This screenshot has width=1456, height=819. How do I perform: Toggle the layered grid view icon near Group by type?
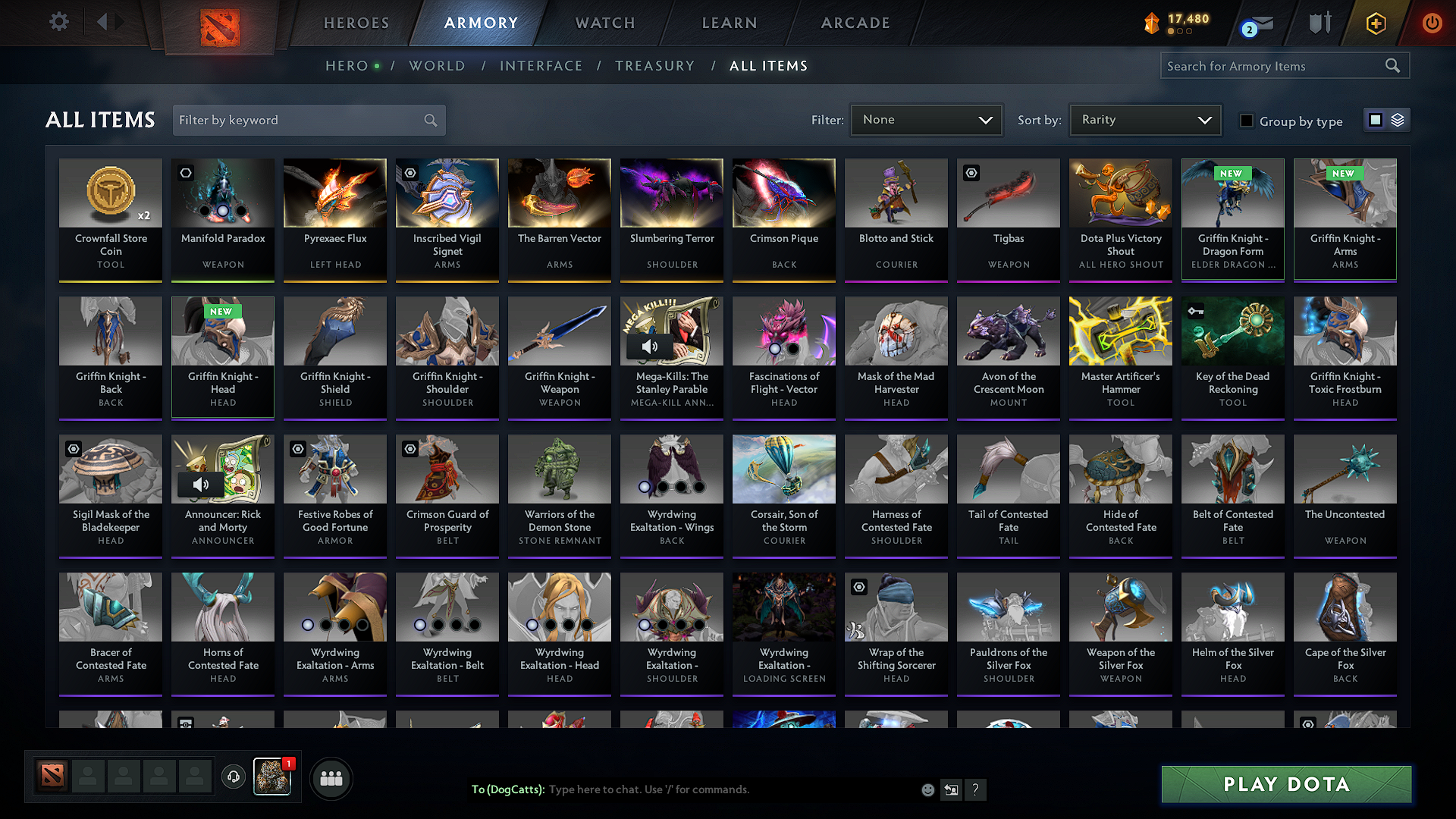(x=1397, y=119)
